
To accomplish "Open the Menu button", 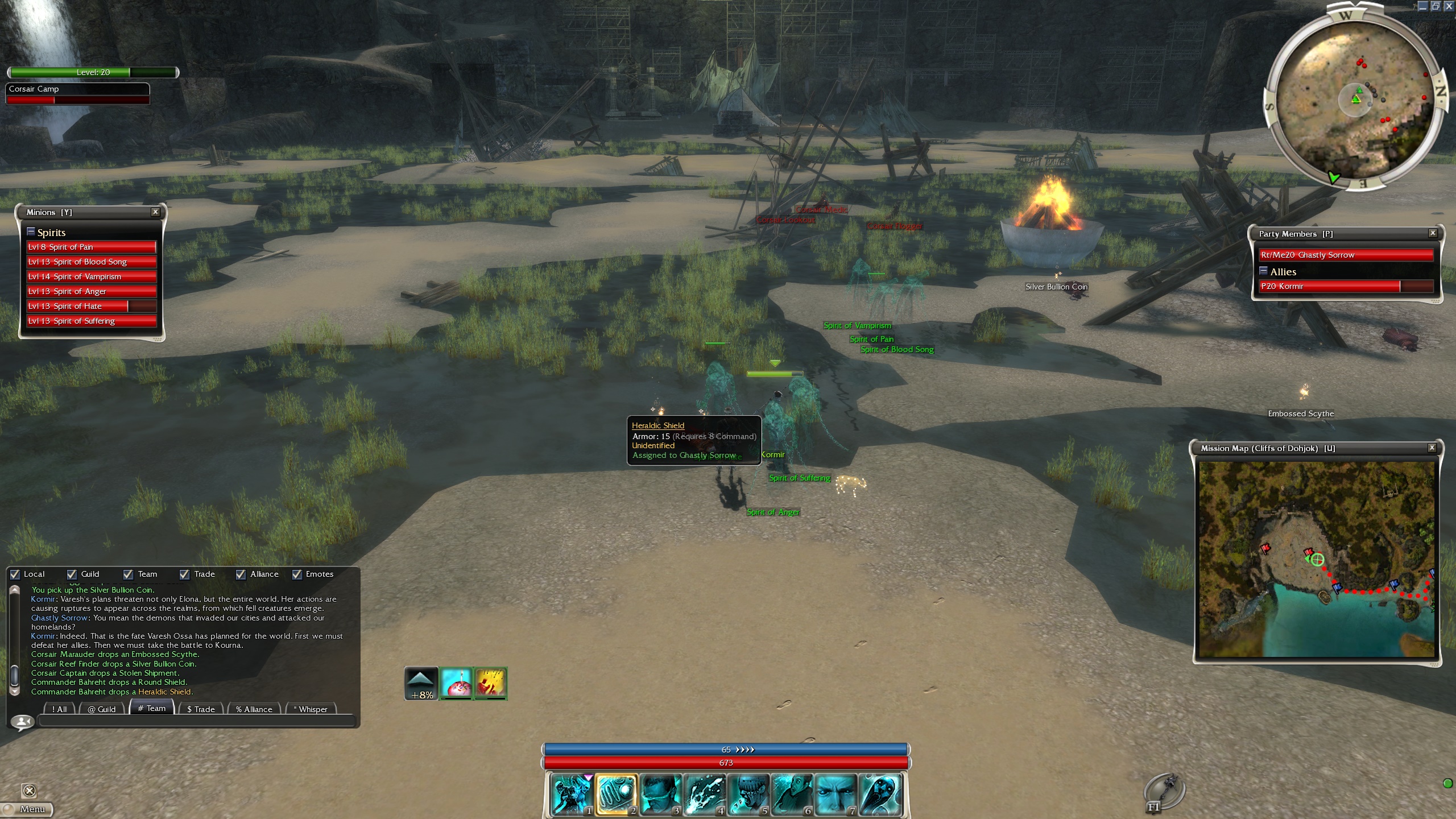I will coord(27,809).
